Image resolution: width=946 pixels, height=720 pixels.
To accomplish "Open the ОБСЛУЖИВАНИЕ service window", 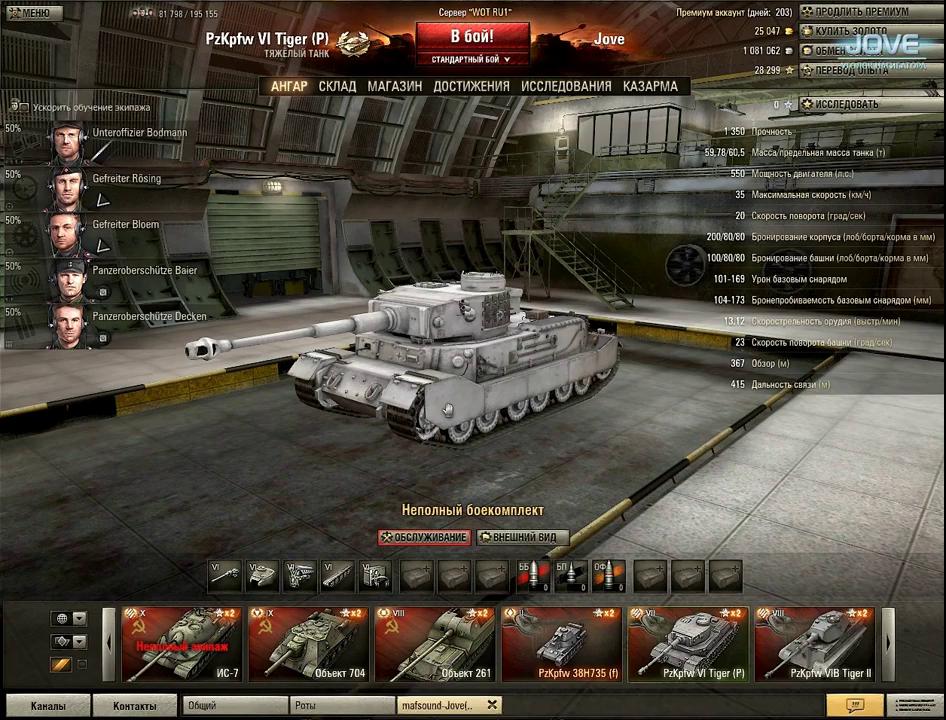I will point(424,538).
